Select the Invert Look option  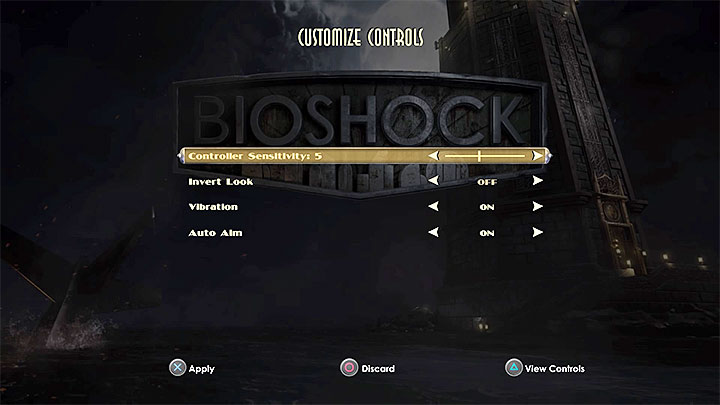221,182
